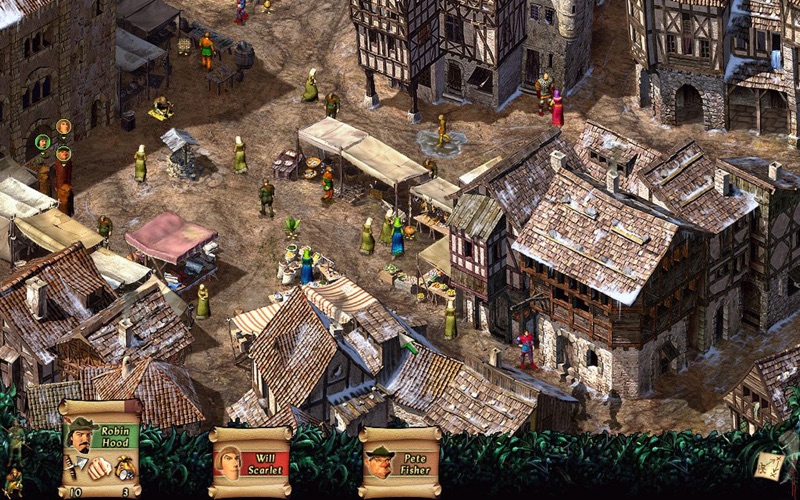Select Will Scarlet's round marker above the street
The width and height of the screenshot is (800, 500).
click(64, 127)
